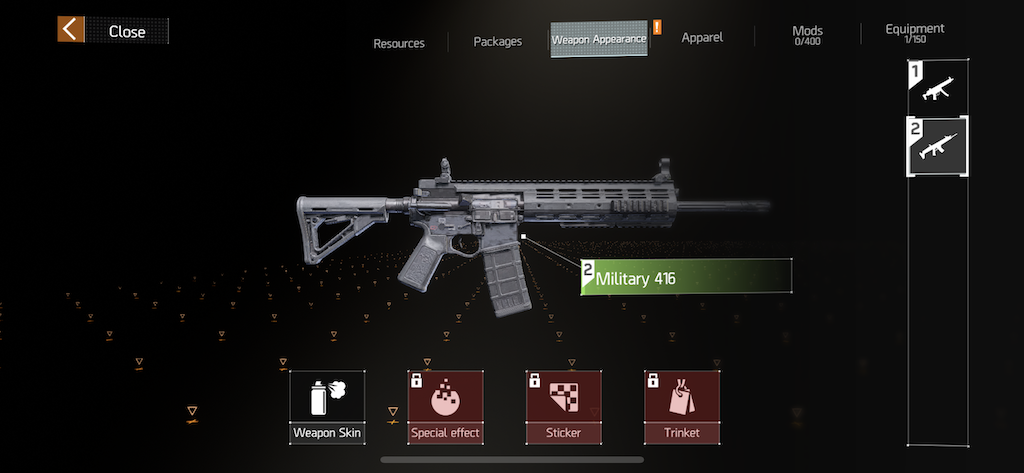Close the weapon appearance screen
Viewport: 1024px width, 473px height.
coord(112,31)
